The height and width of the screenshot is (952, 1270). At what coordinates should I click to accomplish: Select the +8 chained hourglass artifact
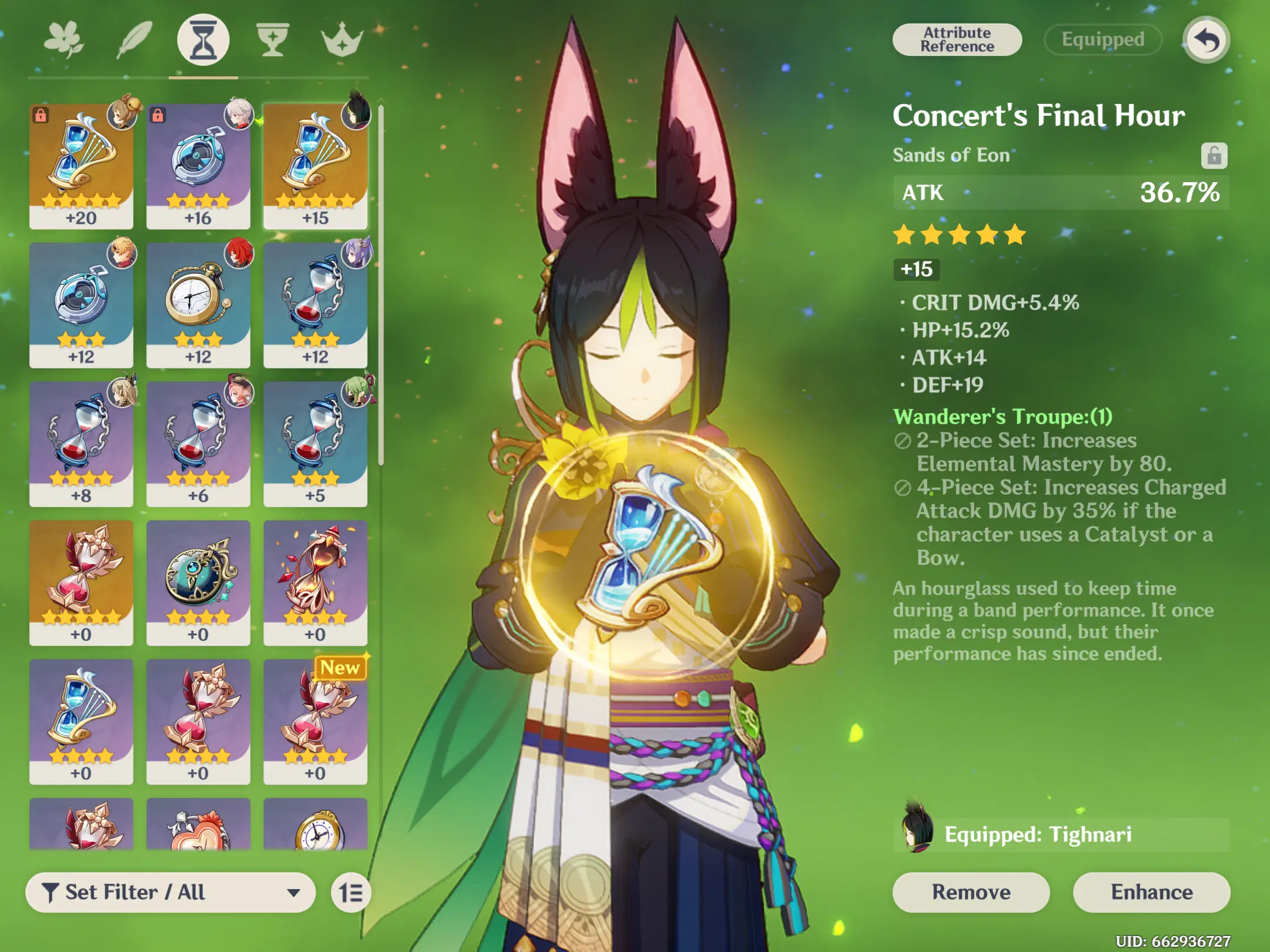(x=81, y=444)
